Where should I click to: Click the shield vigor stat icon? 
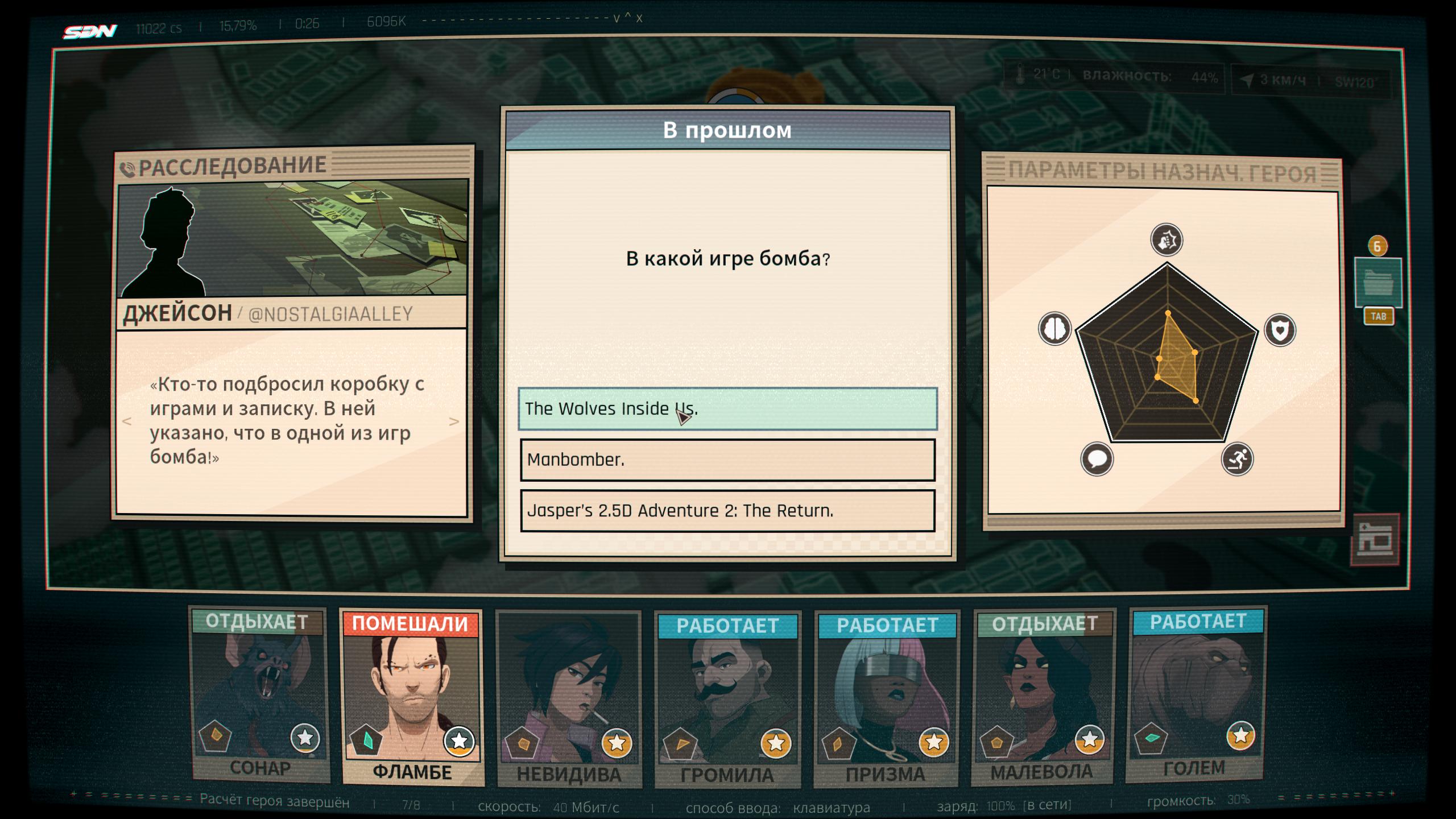pos(1280,330)
